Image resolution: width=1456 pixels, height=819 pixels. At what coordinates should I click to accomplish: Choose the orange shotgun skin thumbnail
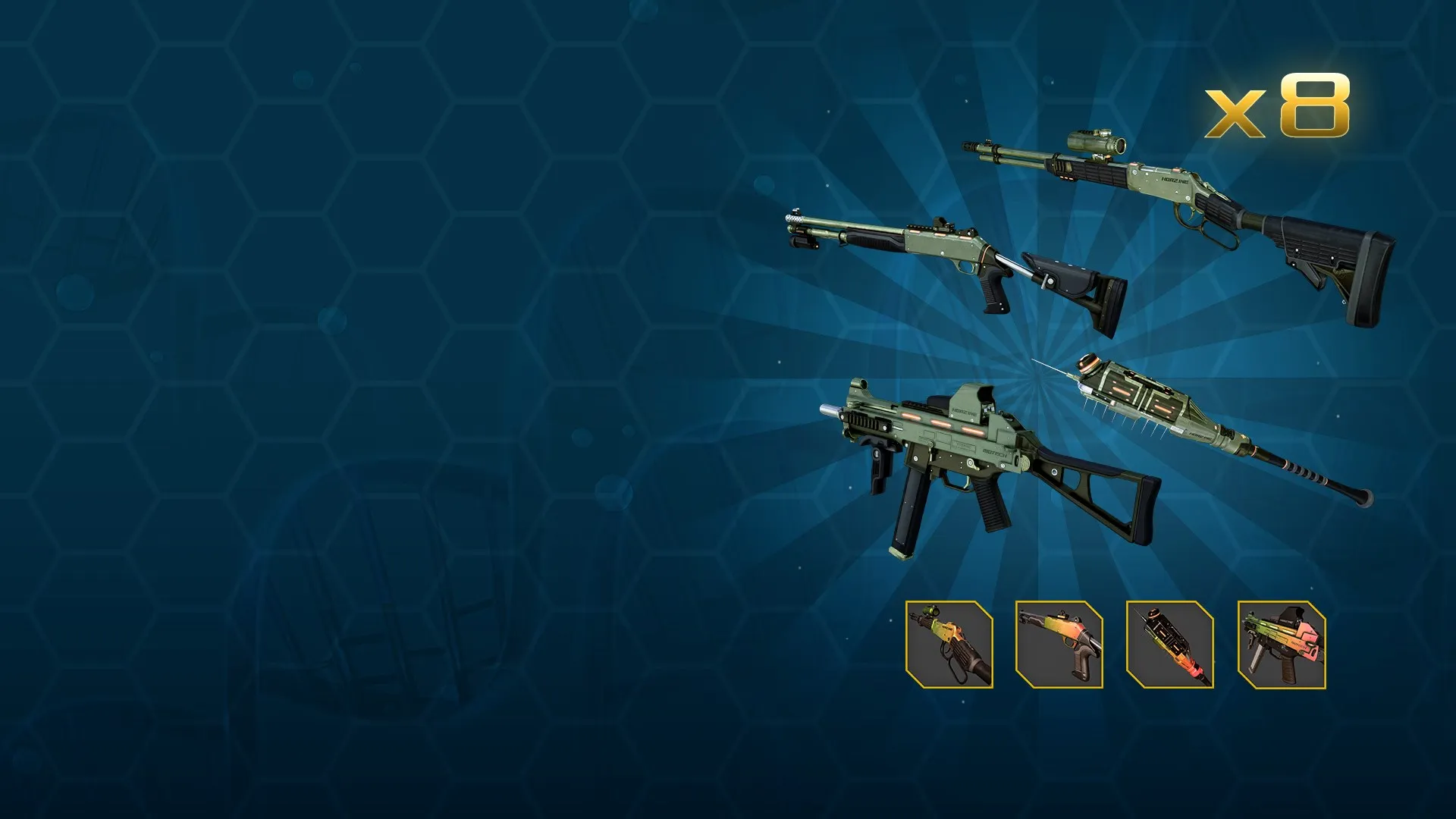(1059, 645)
